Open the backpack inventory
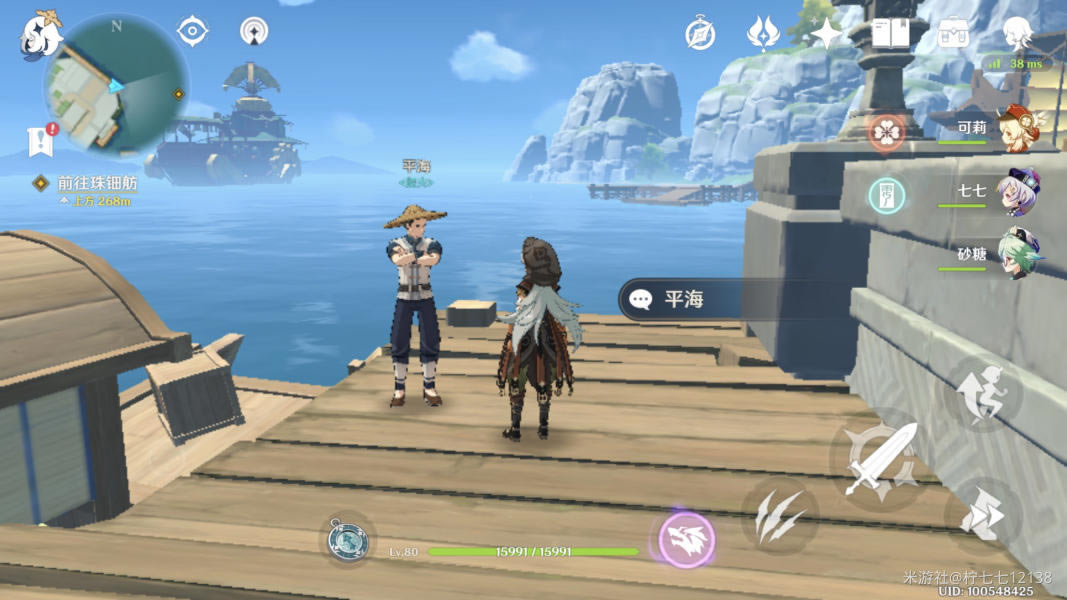The width and height of the screenshot is (1067, 600). pyautogui.click(x=953, y=34)
